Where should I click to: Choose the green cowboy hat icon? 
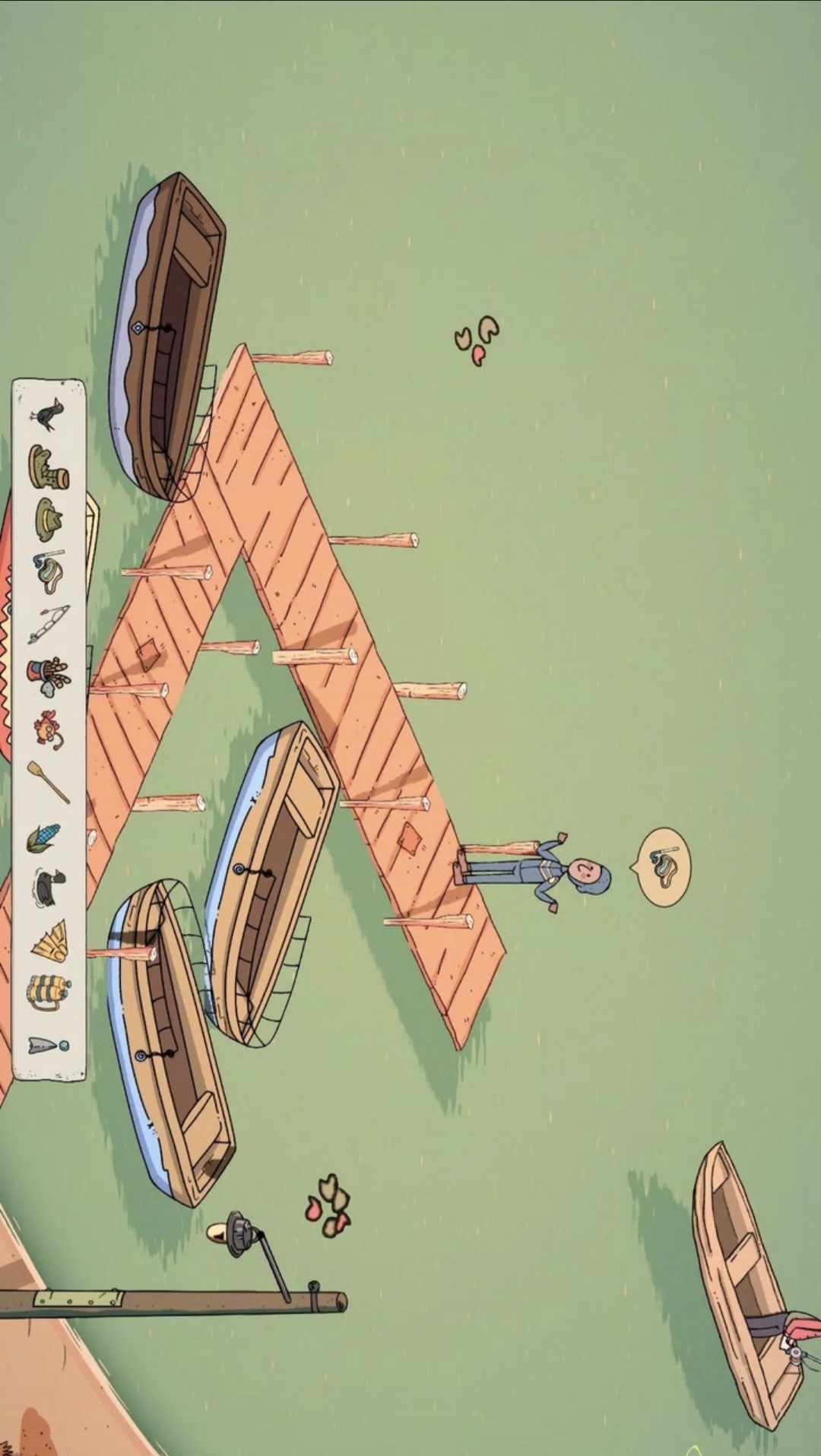click(49, 518)
